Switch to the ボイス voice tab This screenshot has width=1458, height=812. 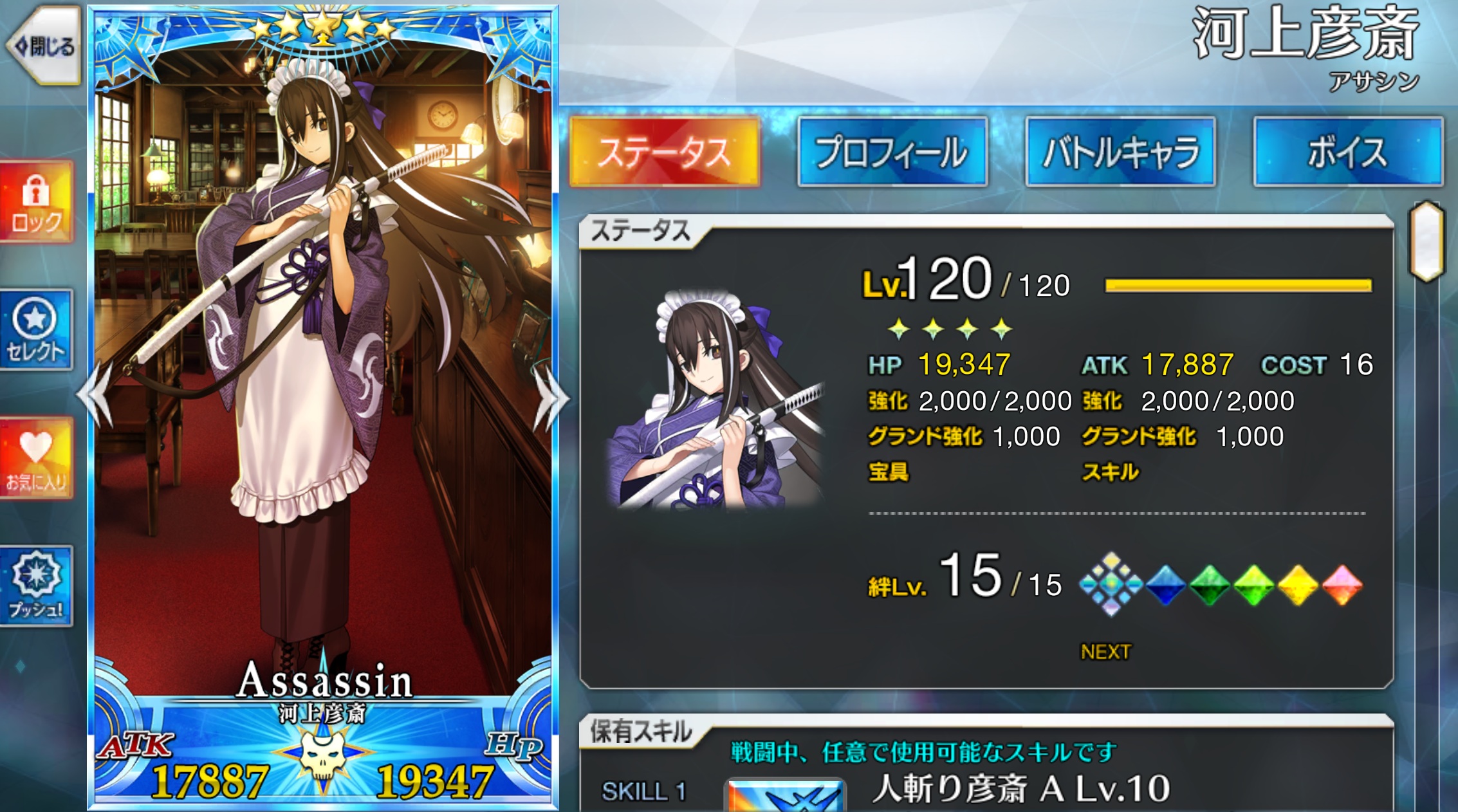tap(1348, 152)
